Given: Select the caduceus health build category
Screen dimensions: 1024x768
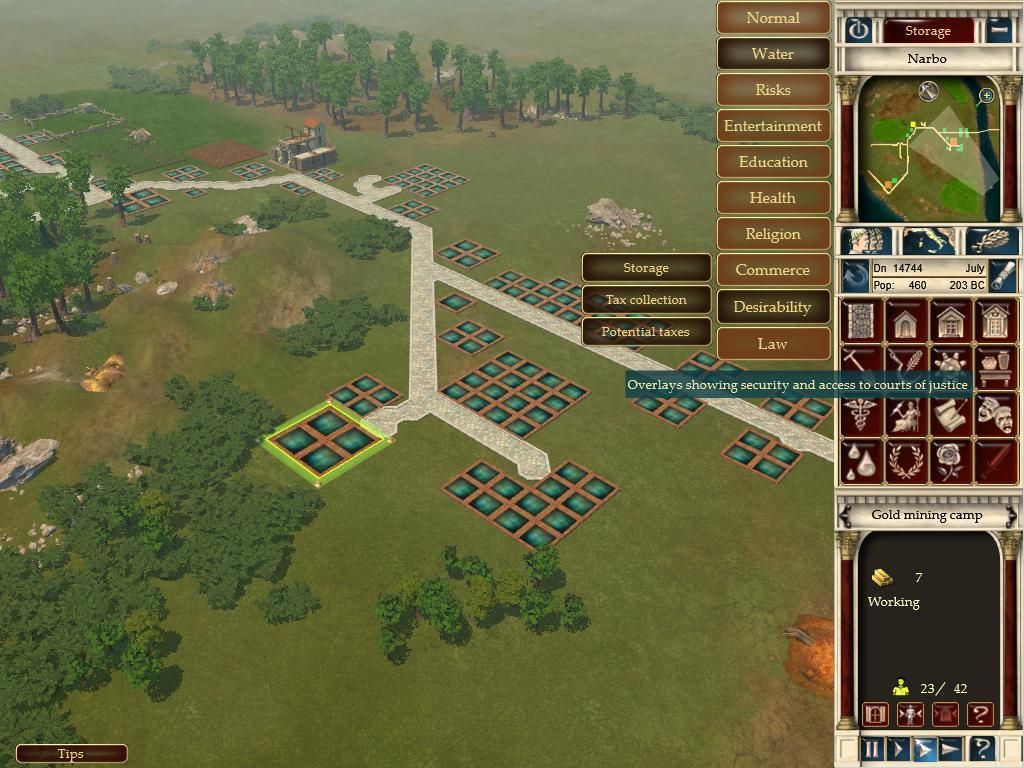Looking at the screenshot, I should click(860, 413).
